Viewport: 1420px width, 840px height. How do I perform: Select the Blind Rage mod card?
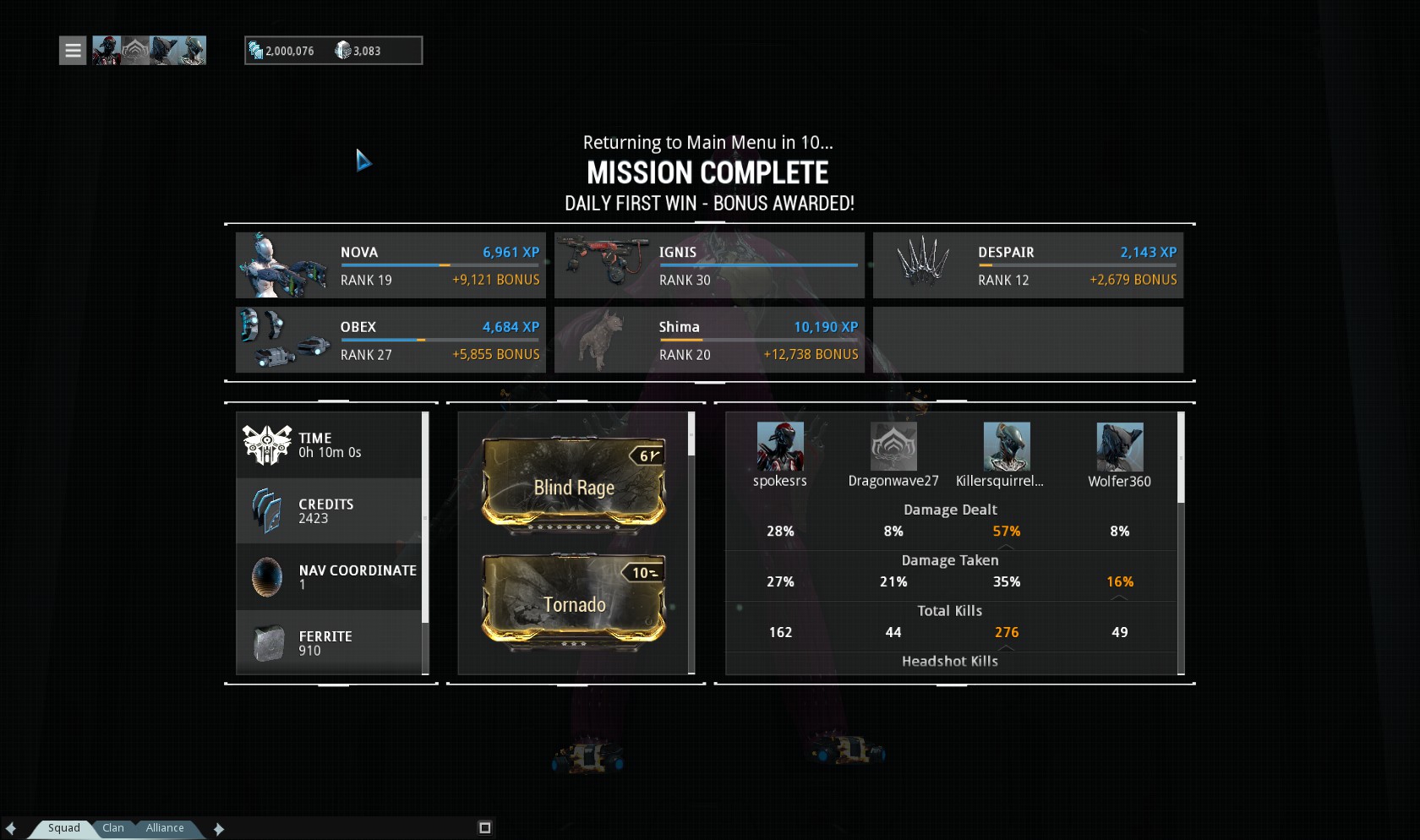point(574,486)
